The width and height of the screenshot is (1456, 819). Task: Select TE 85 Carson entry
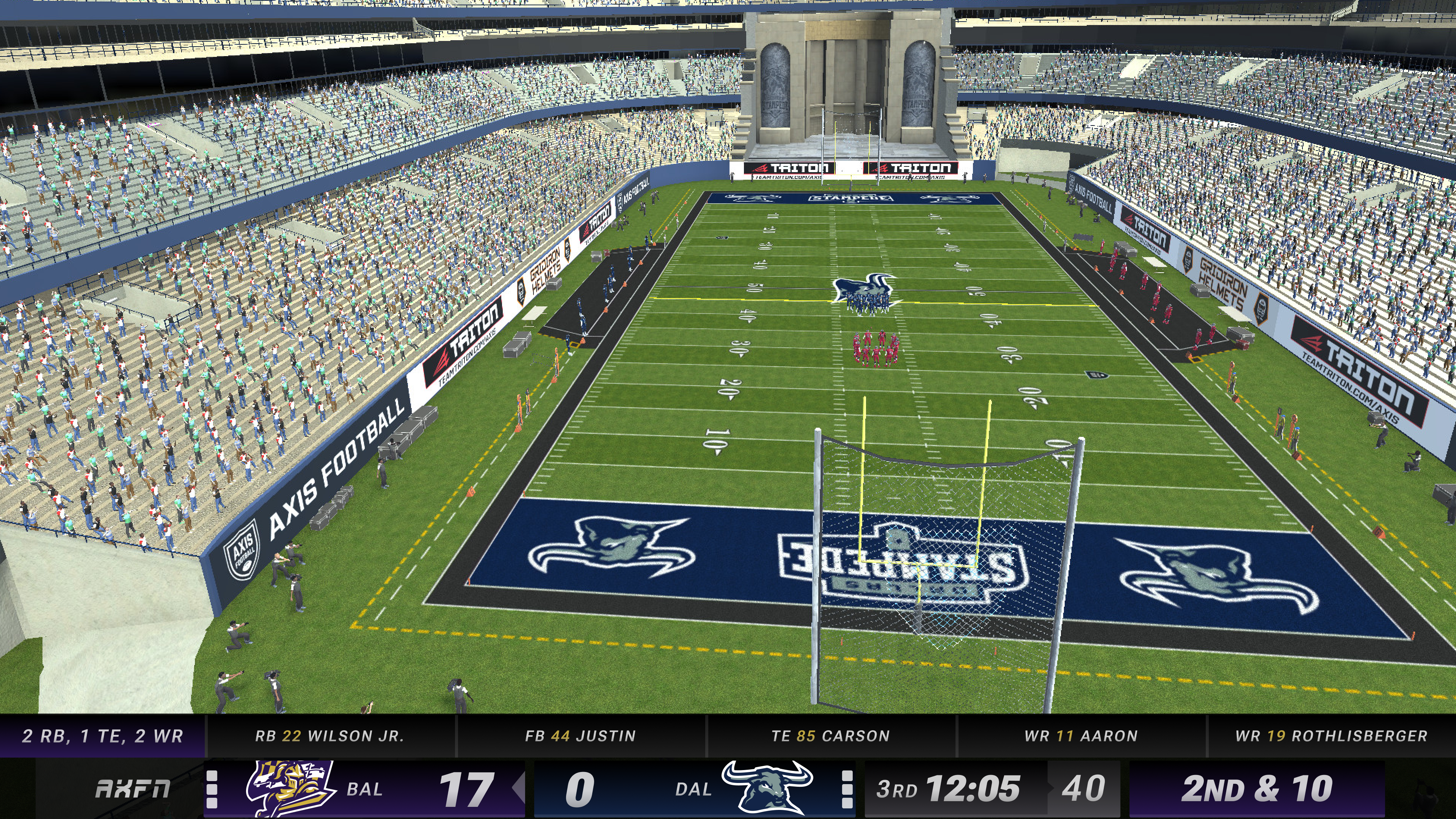(x=830, y=736)
